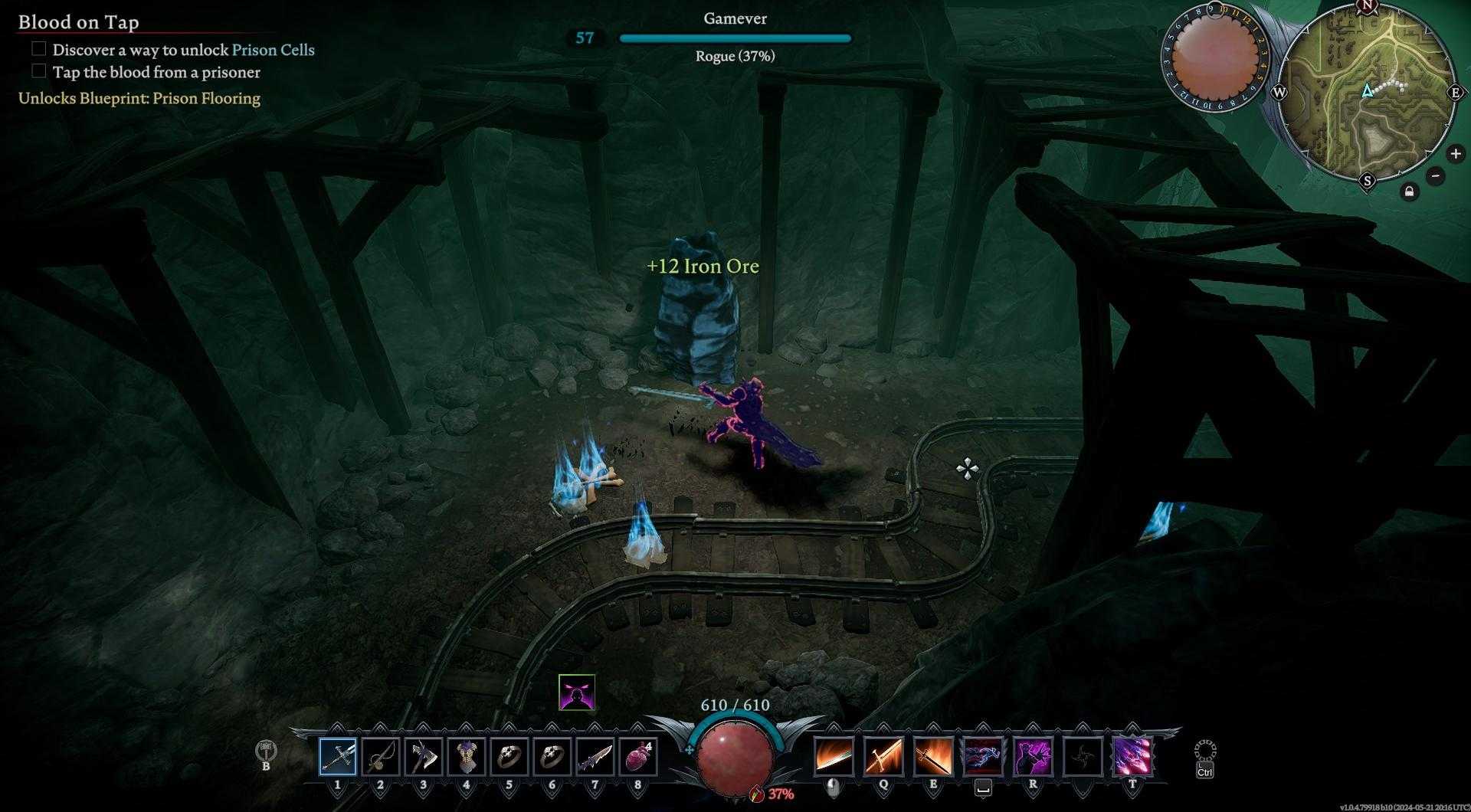Open the build menu hammer icon
Viewport: 1471px width, 812px height.
[266, 751]
